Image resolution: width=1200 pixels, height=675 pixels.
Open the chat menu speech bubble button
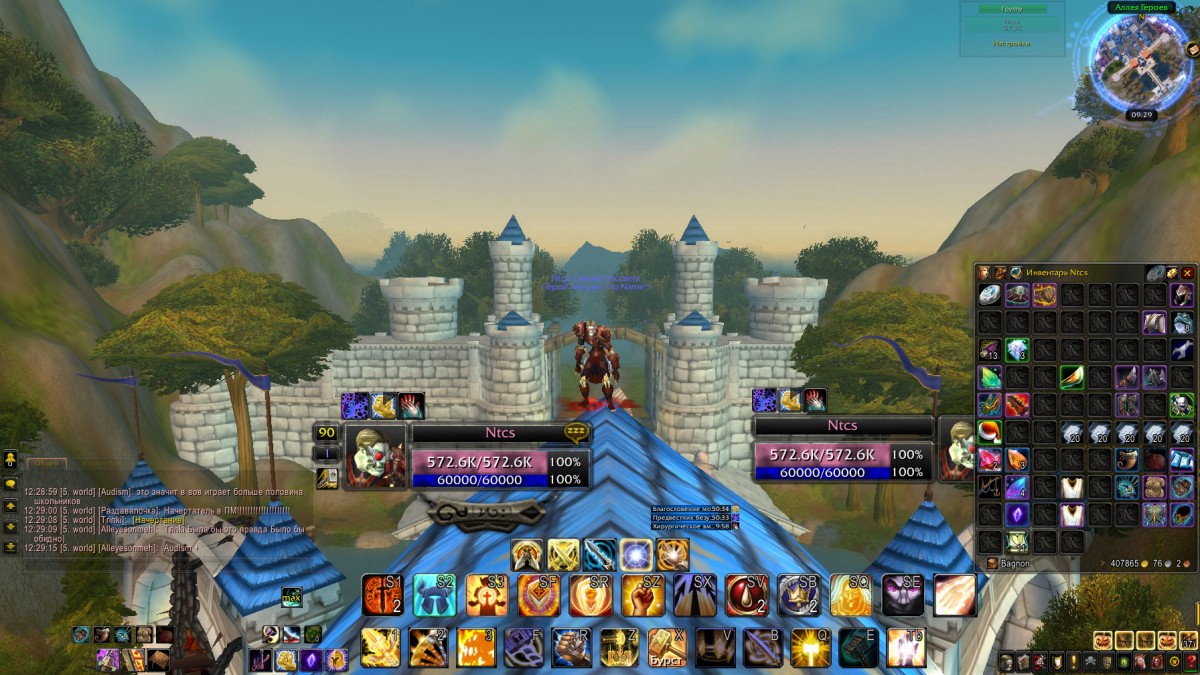pyautogui.click(x=10, y=485)
